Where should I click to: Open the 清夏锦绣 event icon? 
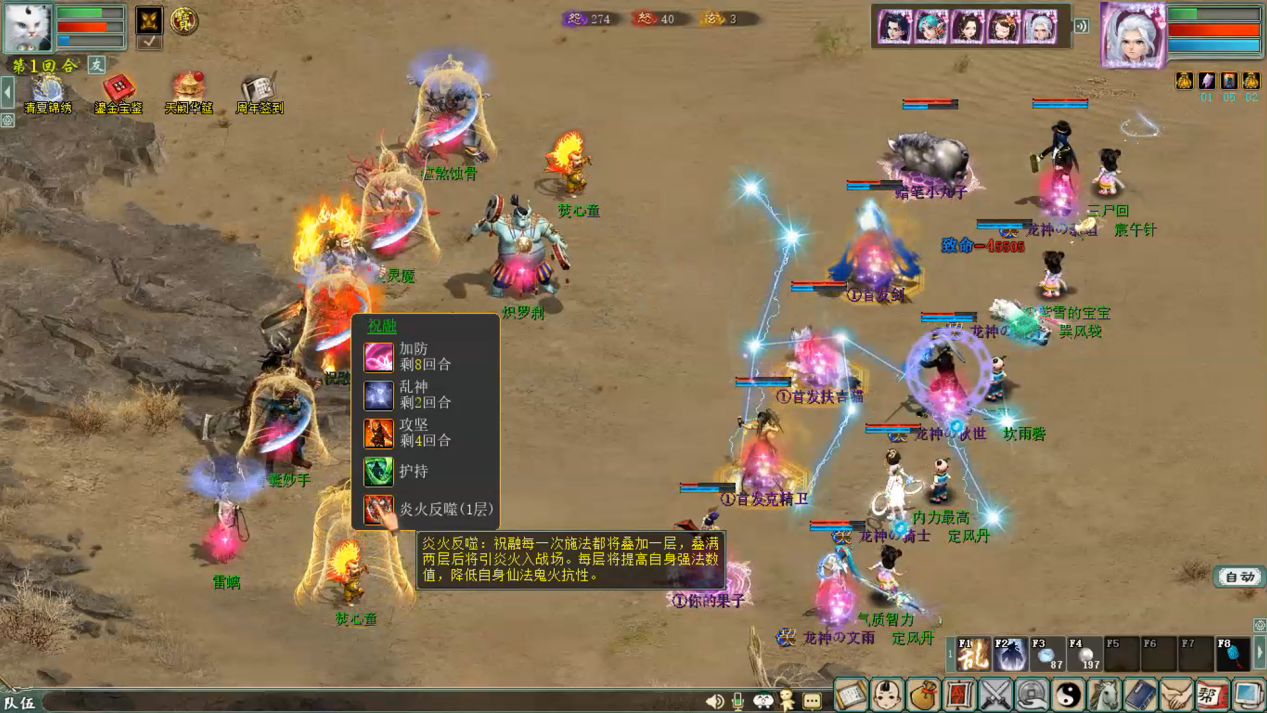point(47,91)
